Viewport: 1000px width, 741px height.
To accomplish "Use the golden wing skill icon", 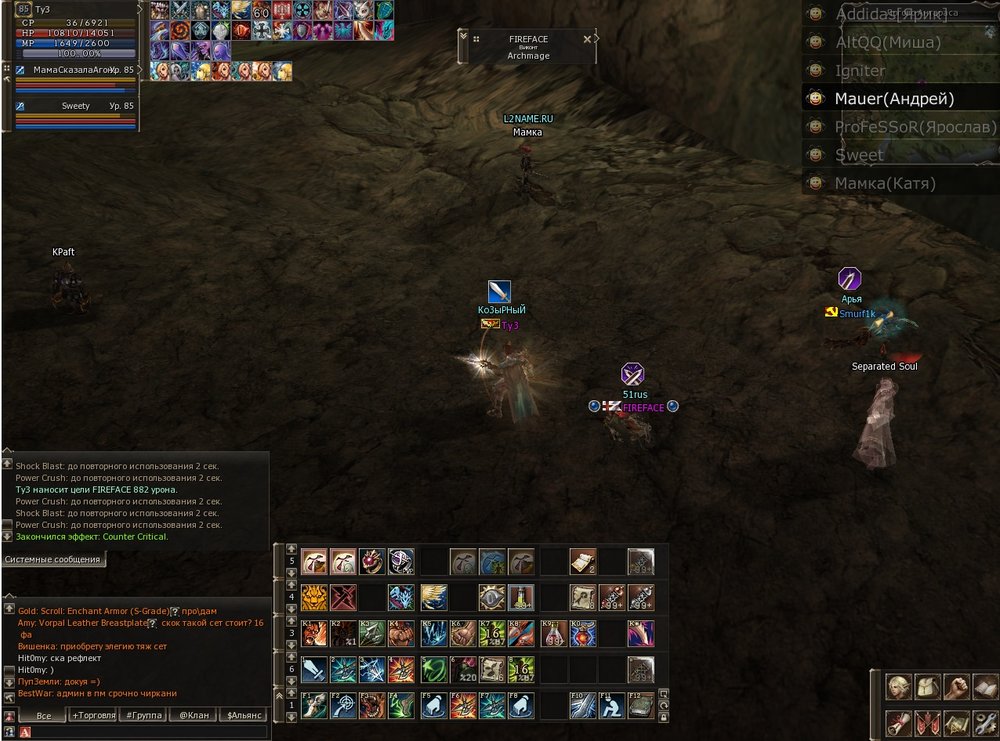I will pyautogui.click(x=433, y=598).
